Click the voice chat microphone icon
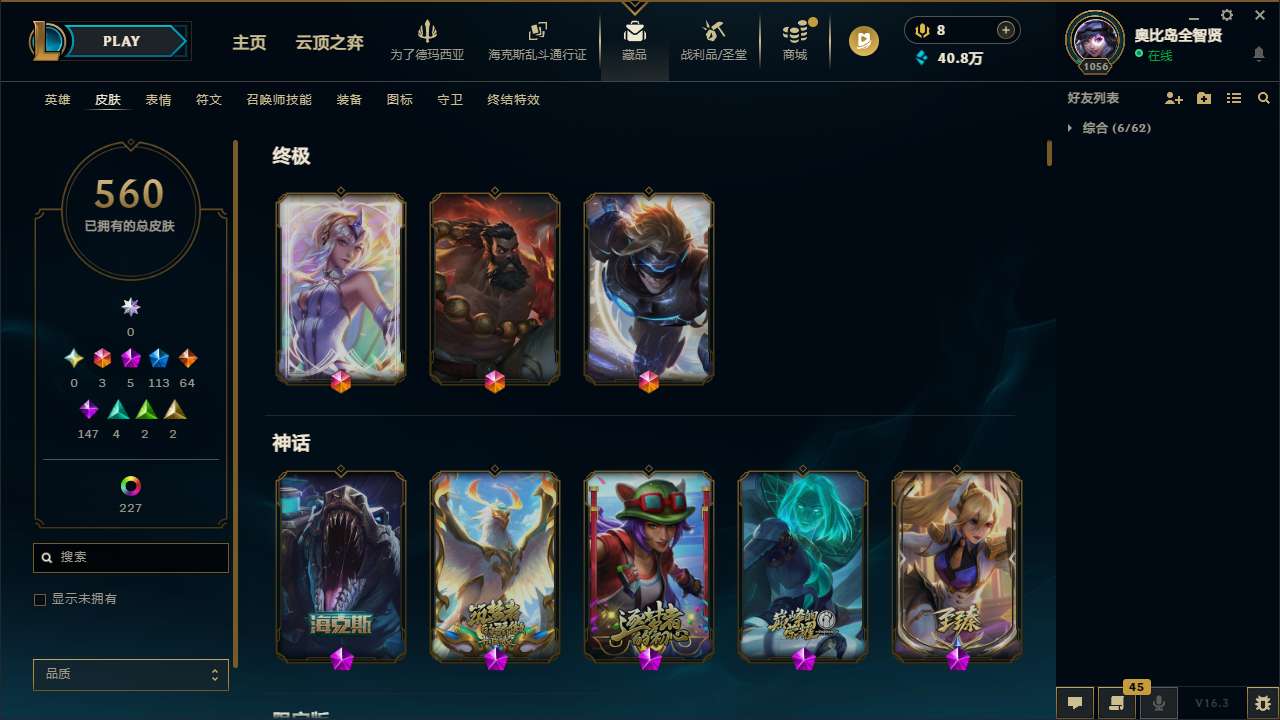Viewport: 1280px width, 720px height. (x=1158, y=702)
